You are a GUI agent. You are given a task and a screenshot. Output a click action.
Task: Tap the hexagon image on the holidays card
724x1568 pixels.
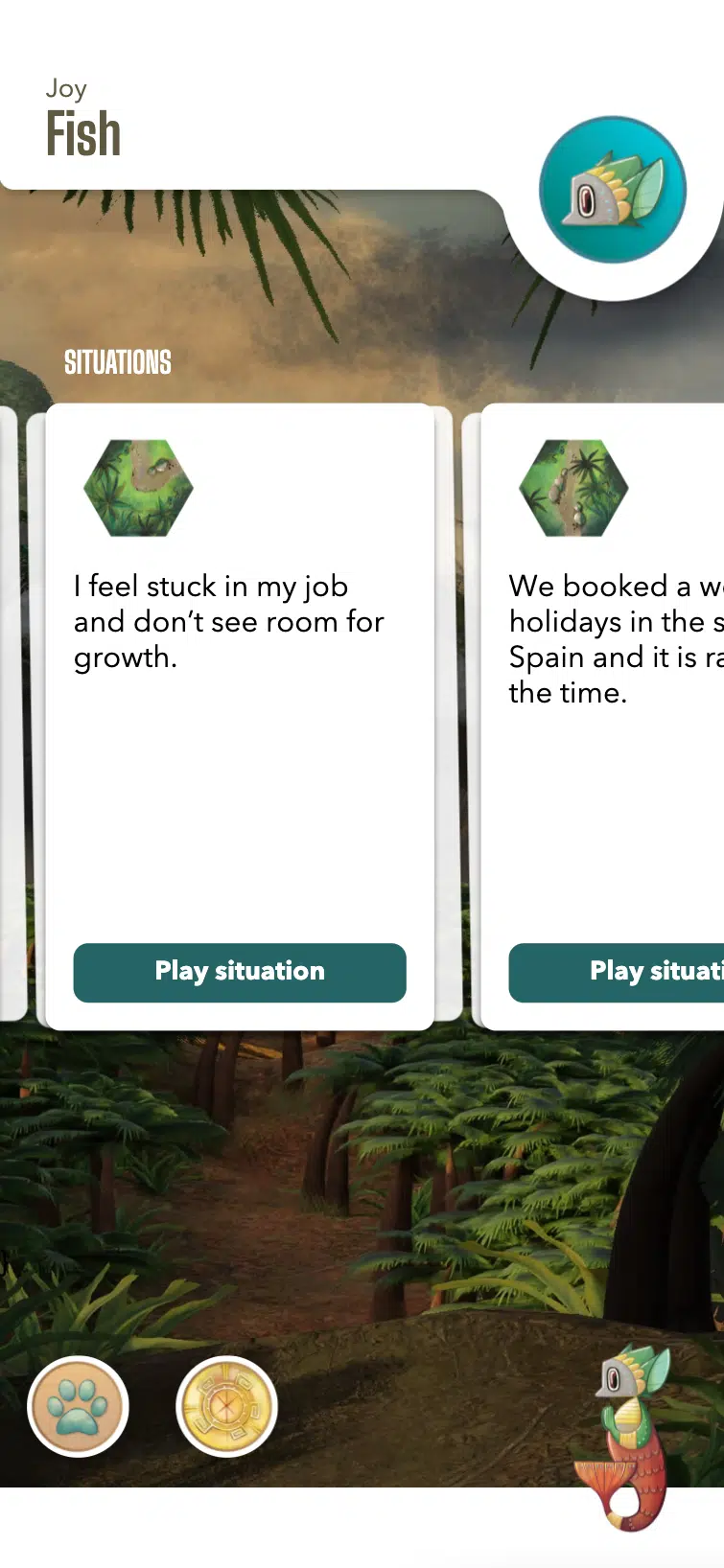[x=573, y=488]
